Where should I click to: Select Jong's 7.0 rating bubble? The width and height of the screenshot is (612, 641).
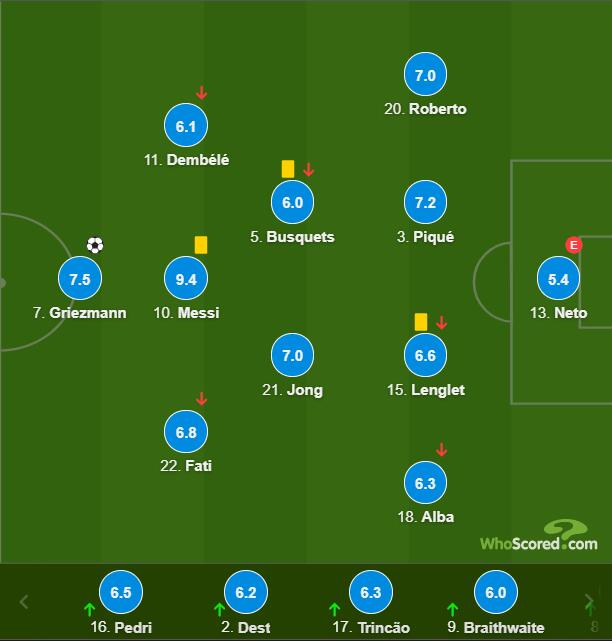pyautogui.click(x=292, y=356)
